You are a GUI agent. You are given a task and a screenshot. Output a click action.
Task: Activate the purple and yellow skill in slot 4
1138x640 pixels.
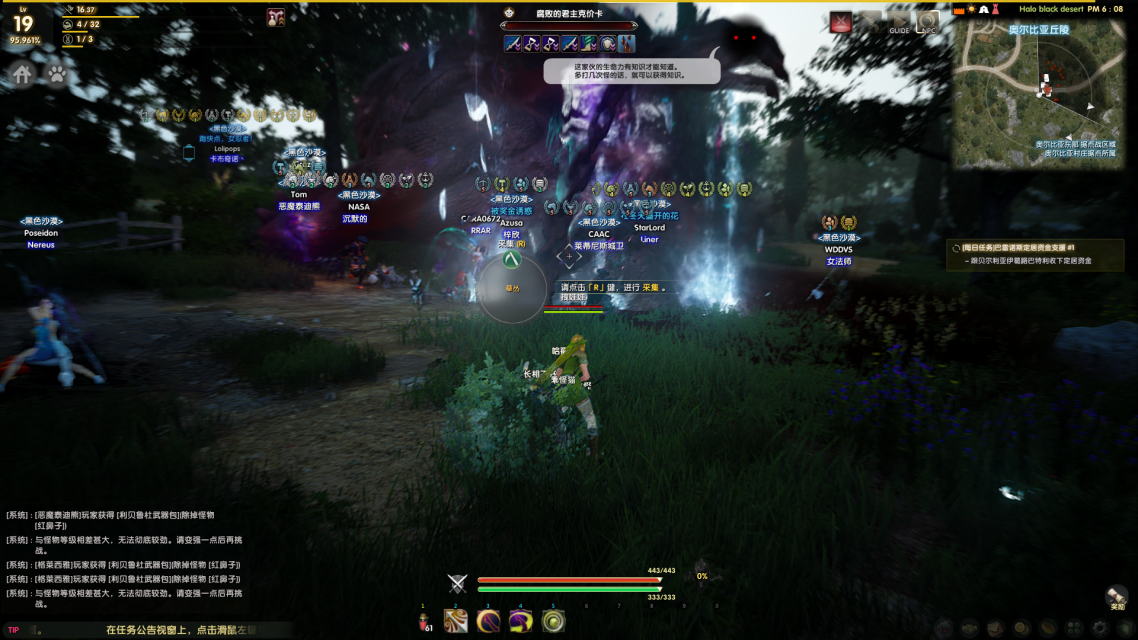pos(520,621)
